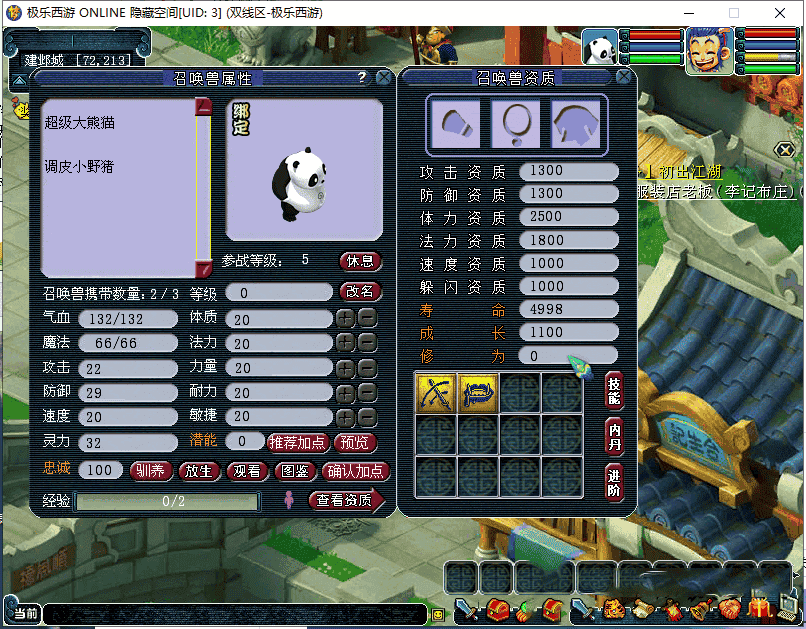Open the 图鉴 bestiary
Image resolution: width=806 pixels, height=629 pixels.
[296, 471]
